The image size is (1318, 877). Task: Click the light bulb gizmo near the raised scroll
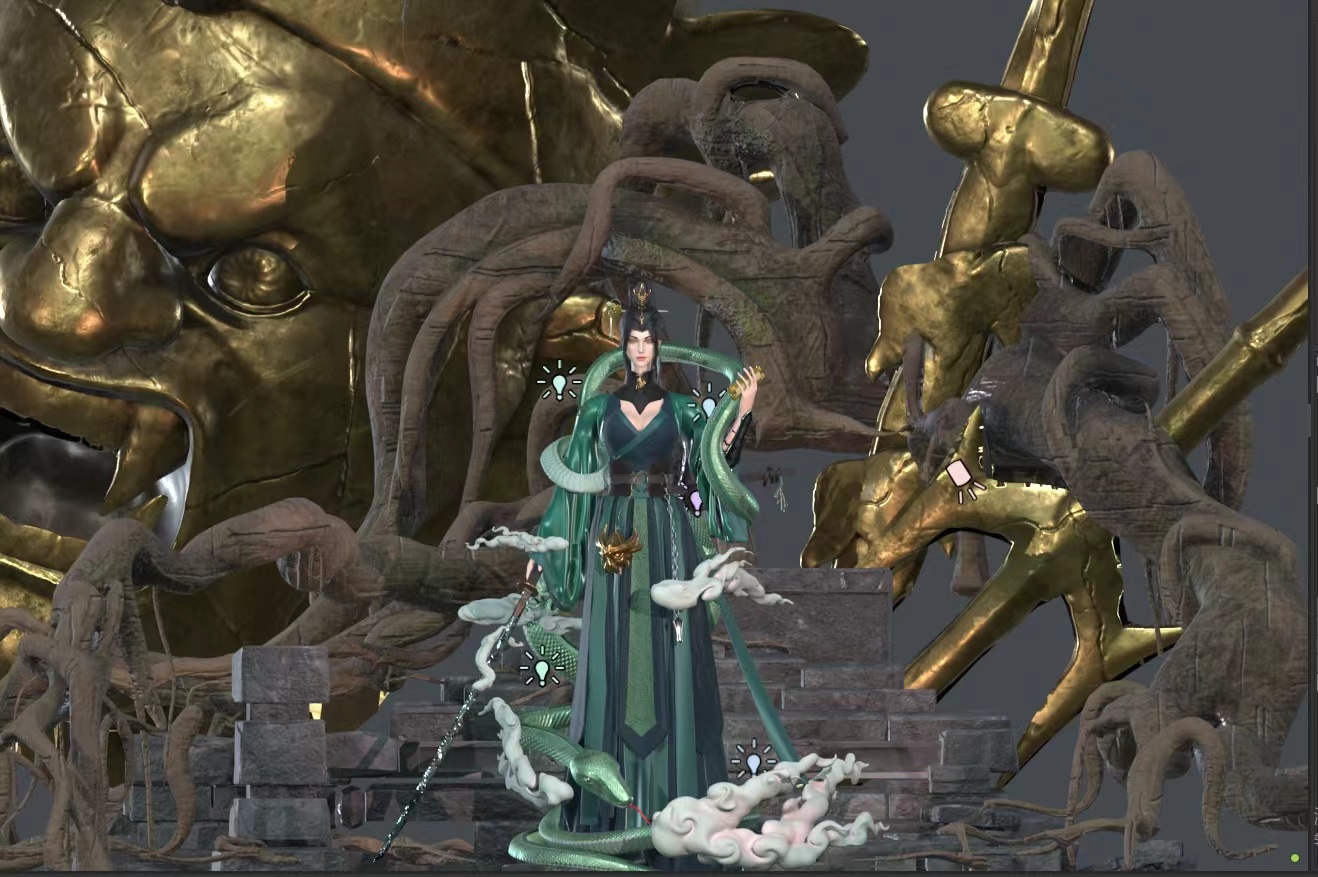pos(708,403)
